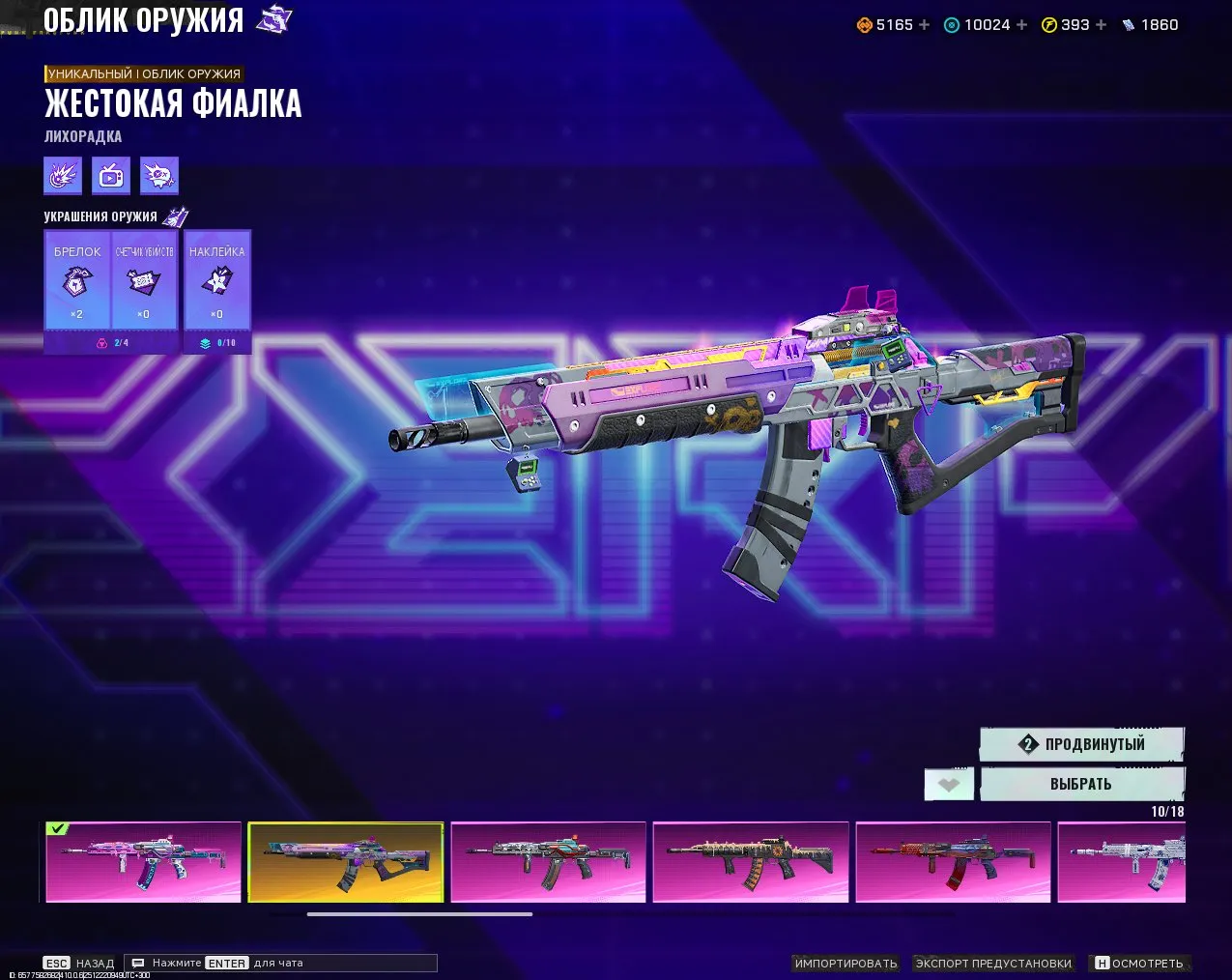Select the skull splash feature icon
Screen dimensions: 1232x980
[159, 176]
